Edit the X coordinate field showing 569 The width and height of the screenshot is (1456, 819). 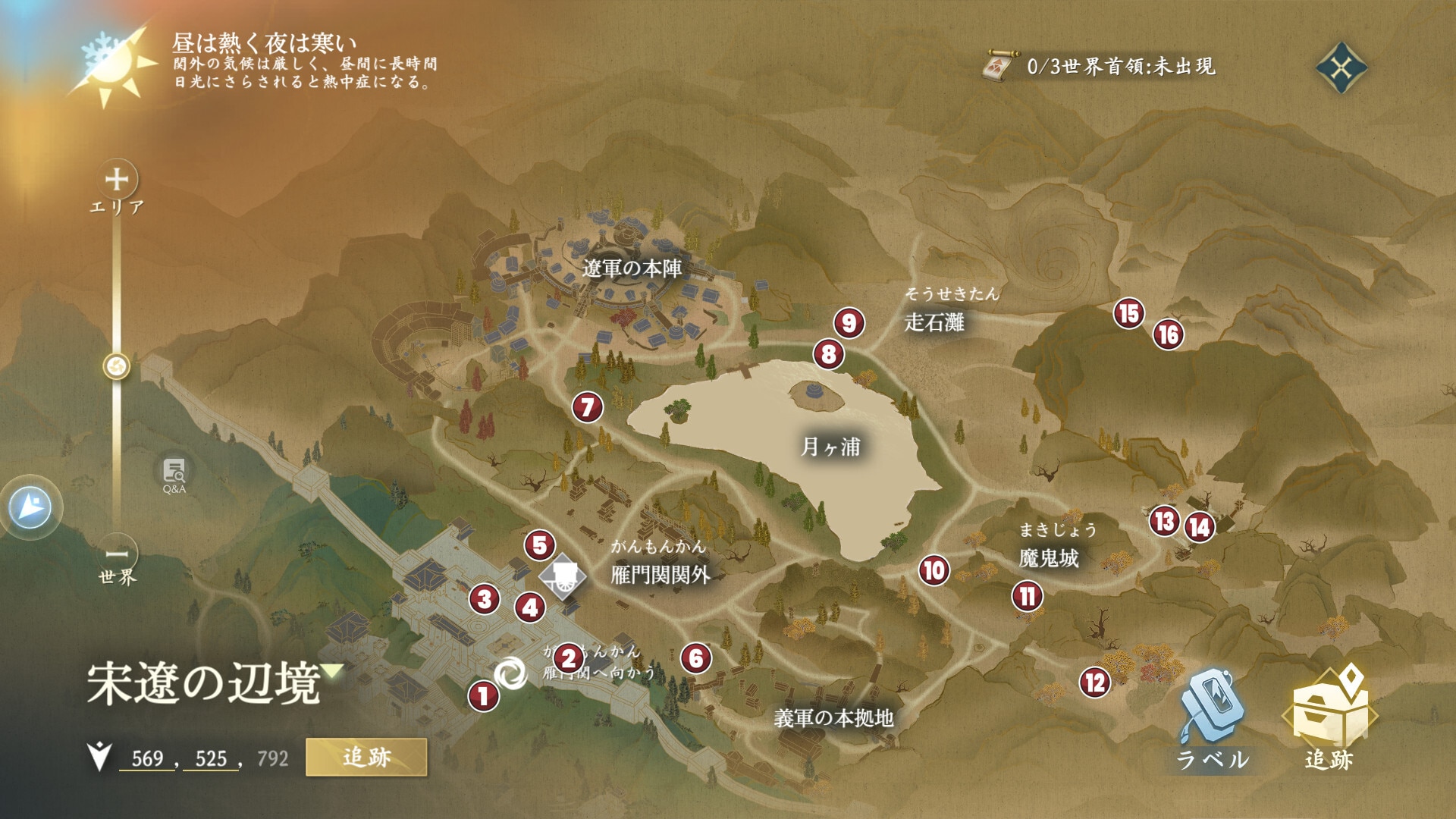click(147, 758)
